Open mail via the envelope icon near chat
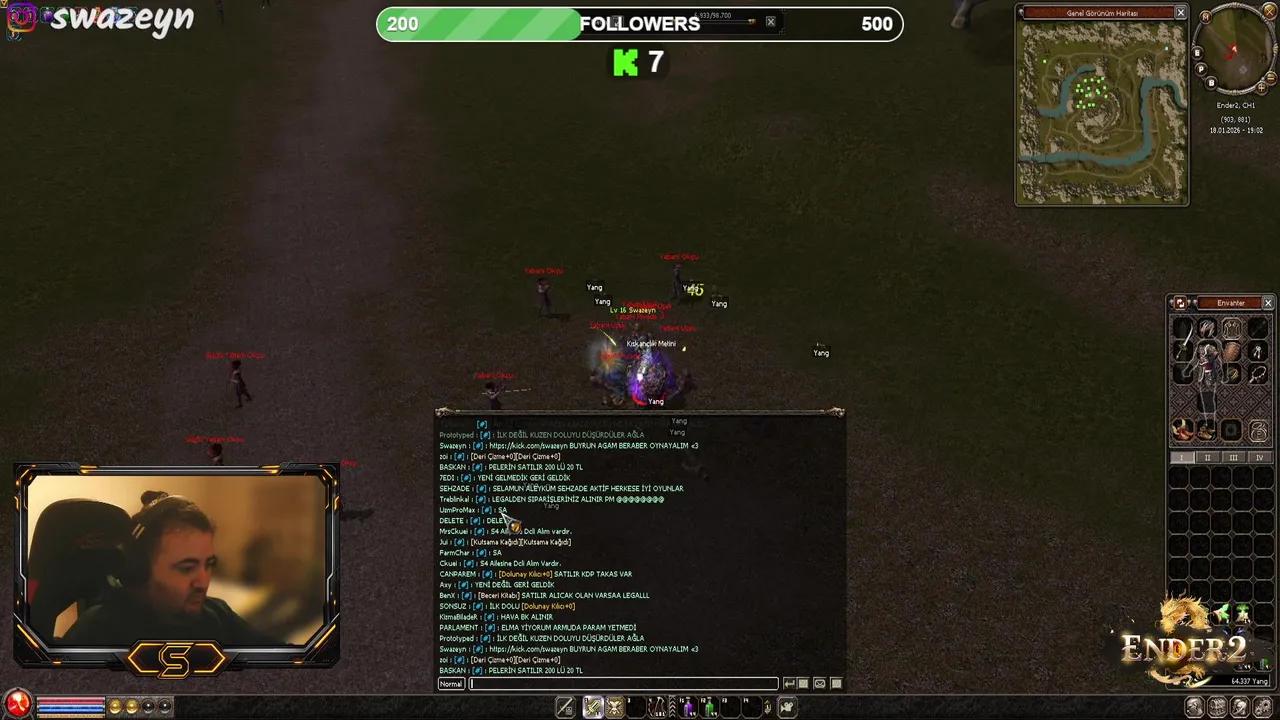This screenshot has height=720, width=1280. (820, 683)
